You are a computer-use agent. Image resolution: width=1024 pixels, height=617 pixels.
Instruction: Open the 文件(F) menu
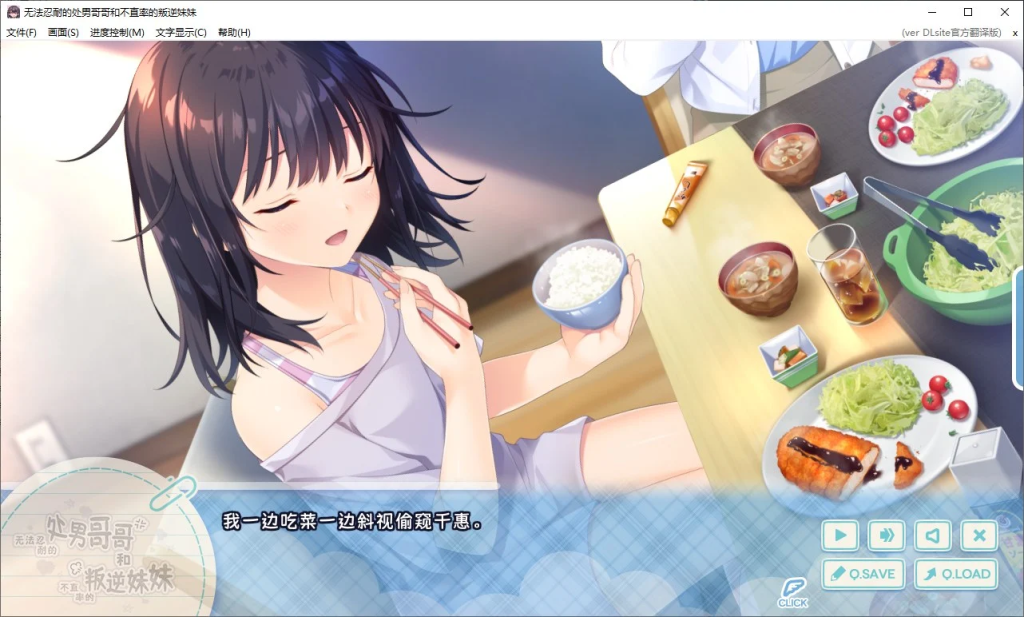click(x=21, y=32)
